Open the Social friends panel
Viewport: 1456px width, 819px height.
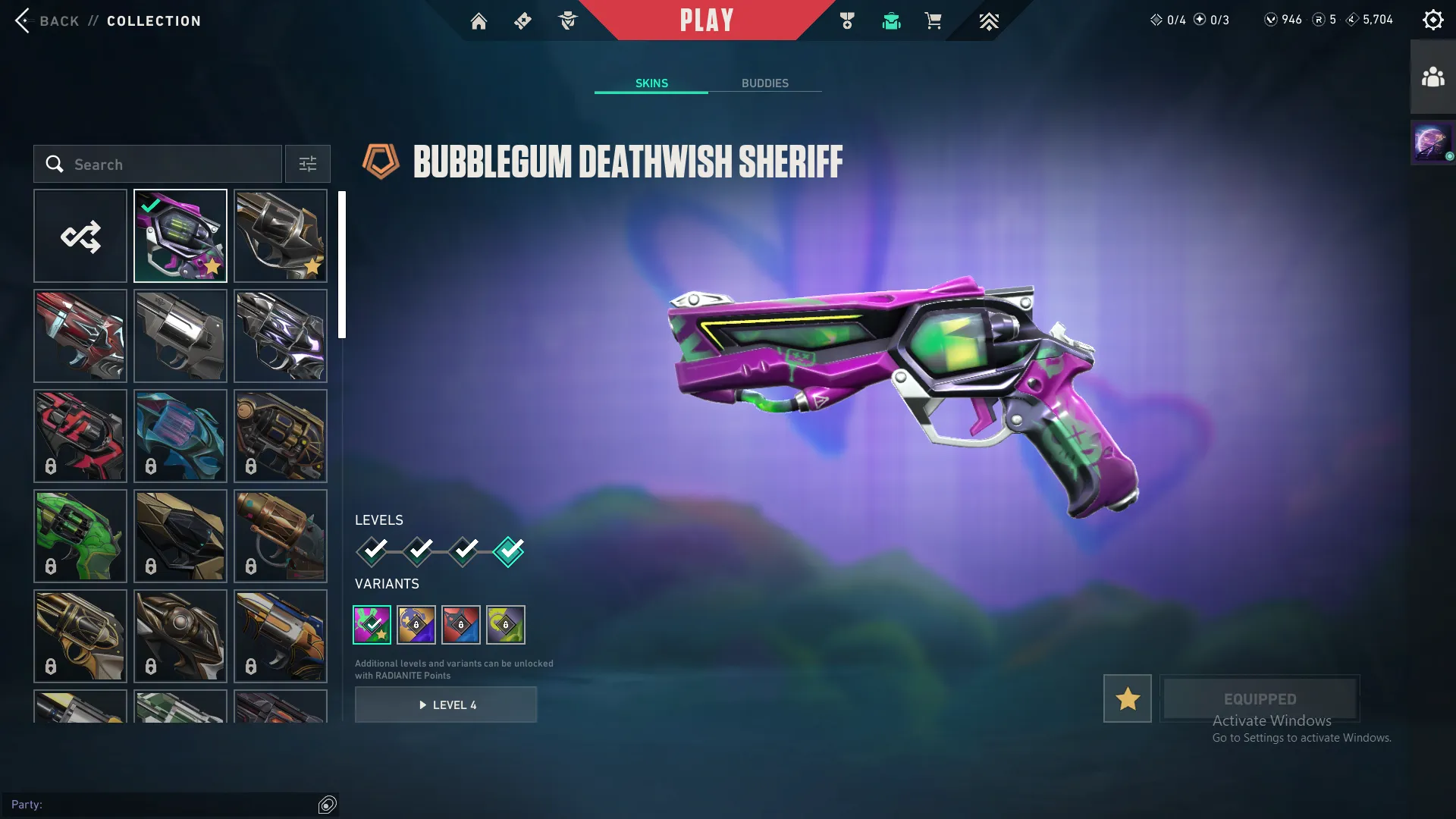[x=1432, y=75]
